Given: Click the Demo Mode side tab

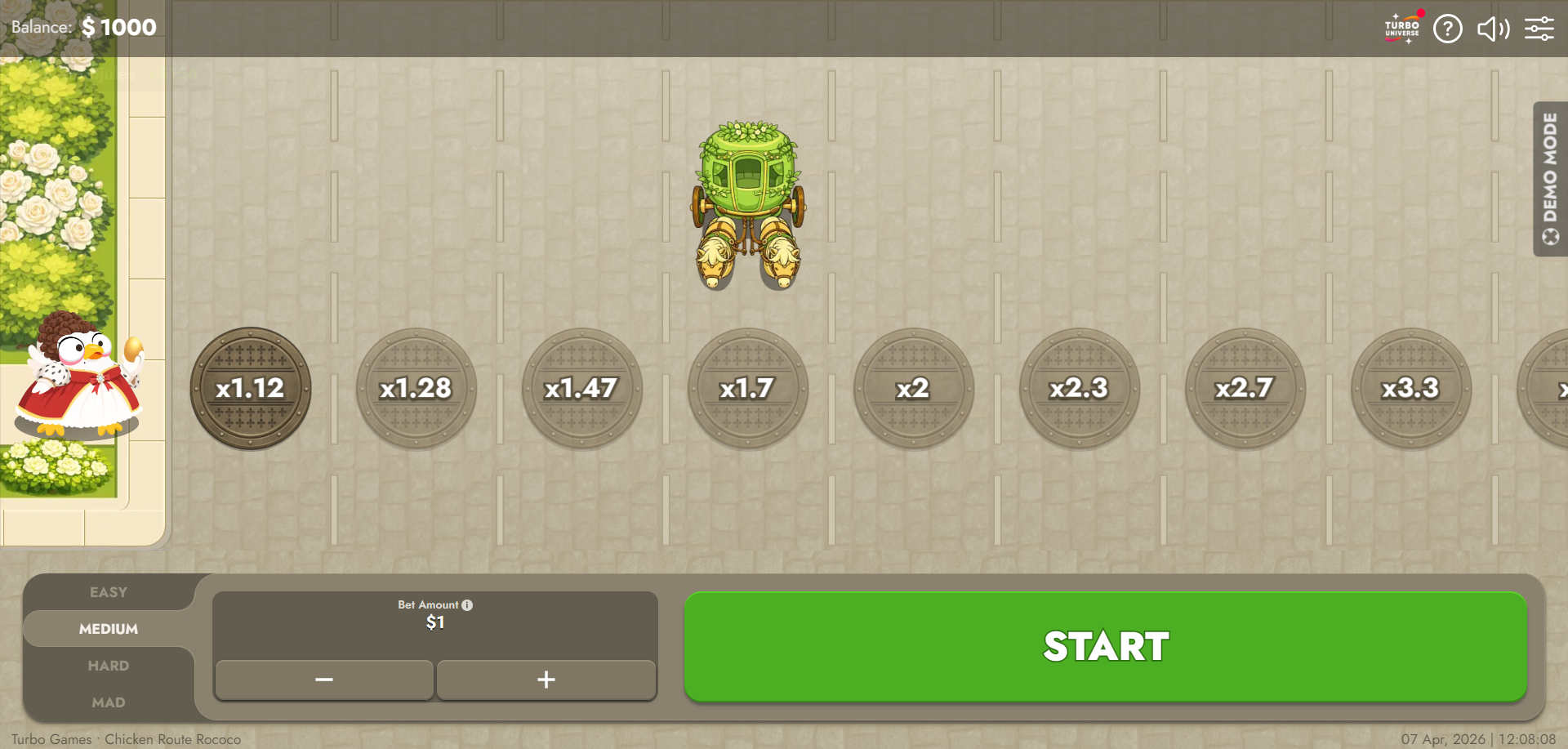Looking at the screenshot, I should [1550, 179].
